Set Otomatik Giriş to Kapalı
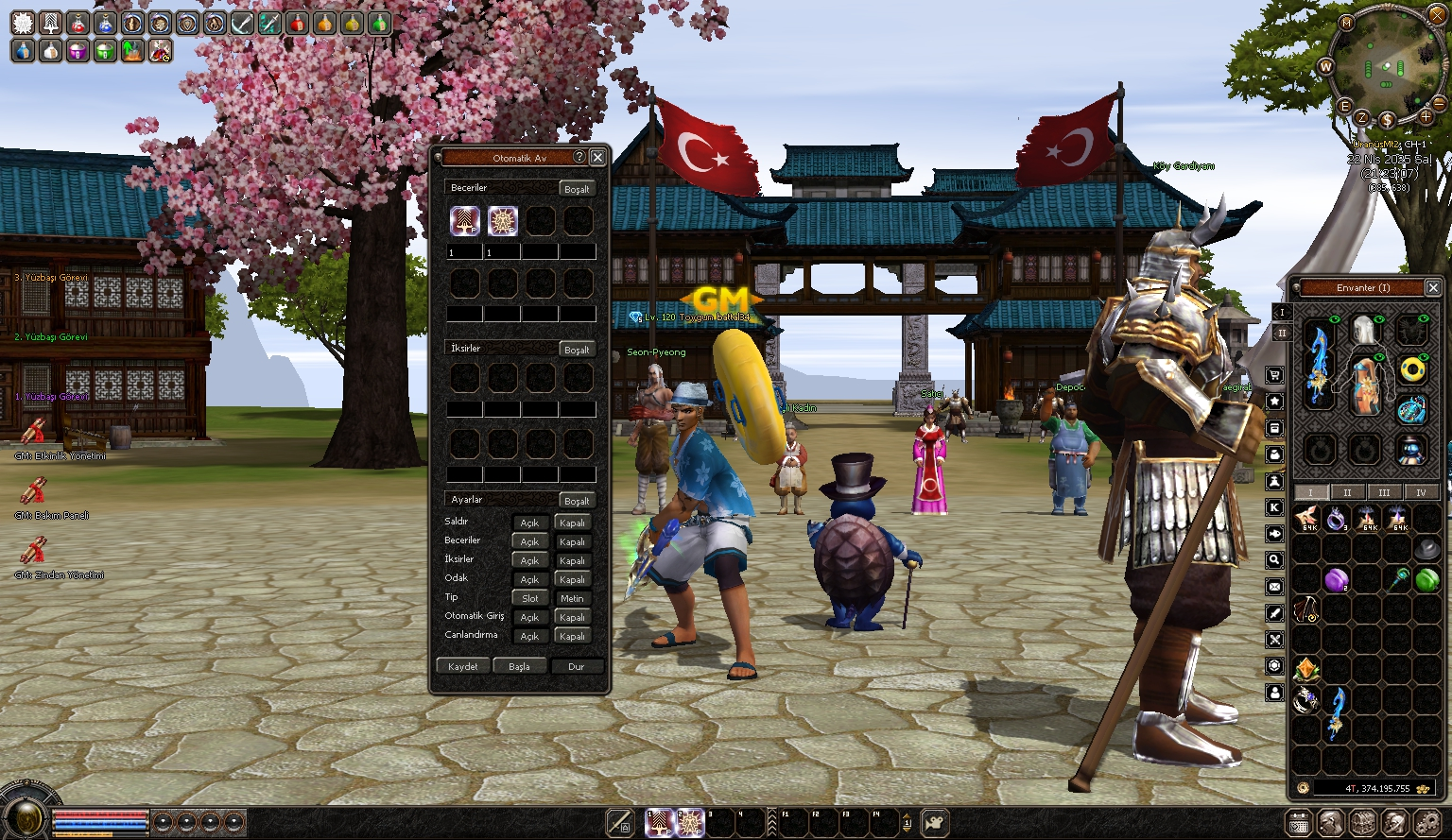 coord(572,617)
